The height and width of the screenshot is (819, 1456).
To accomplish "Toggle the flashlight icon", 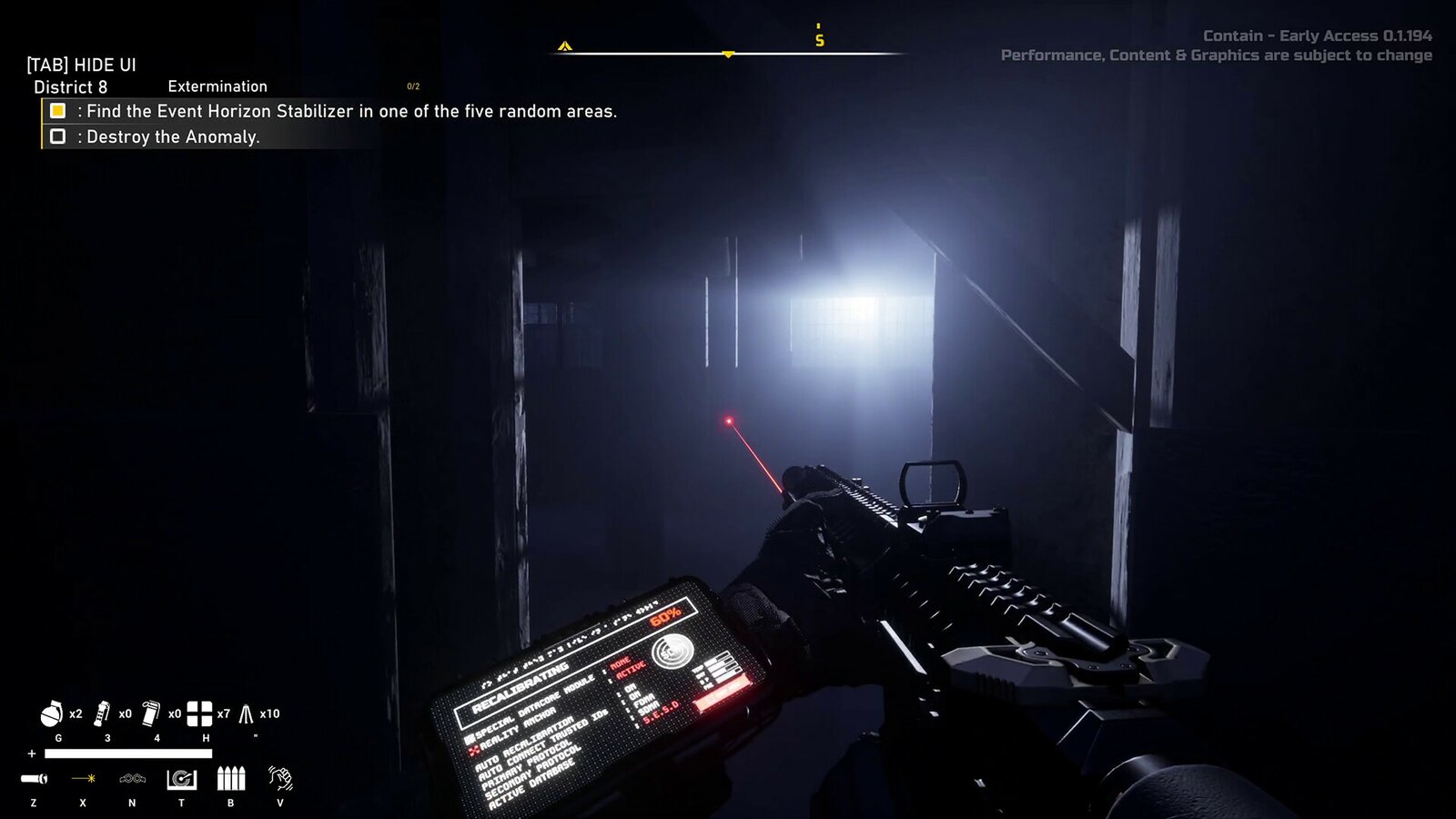I will click(35, 779).
